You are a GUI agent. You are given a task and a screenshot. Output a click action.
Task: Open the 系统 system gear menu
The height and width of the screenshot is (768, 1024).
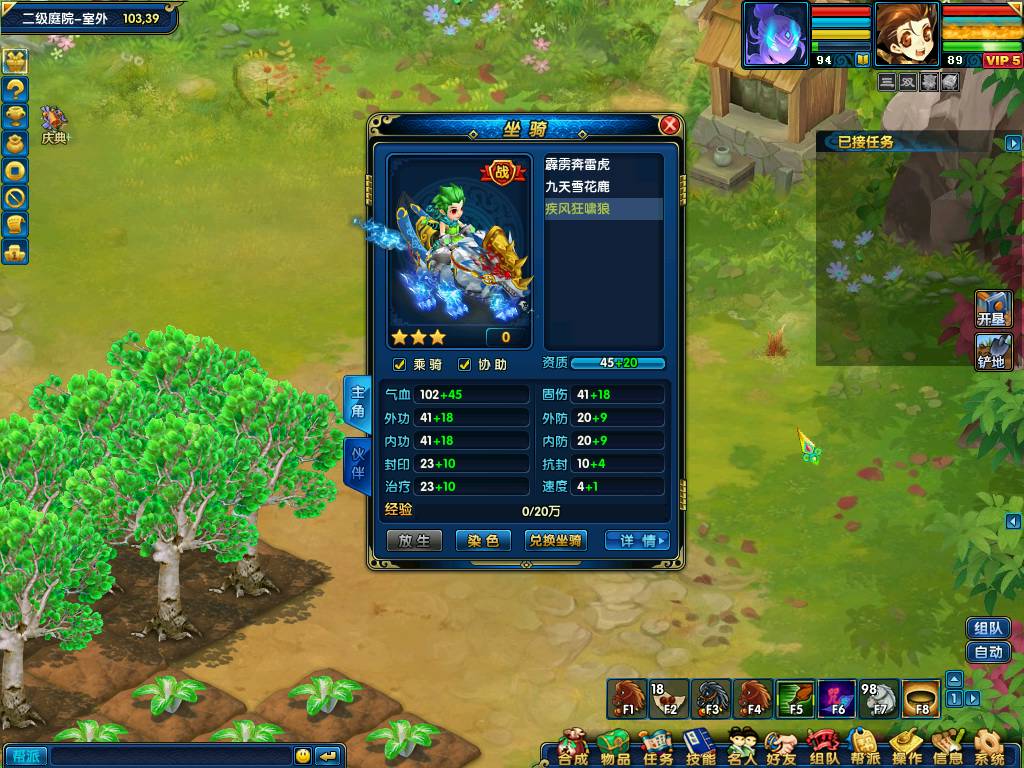(x=989, y=747)
